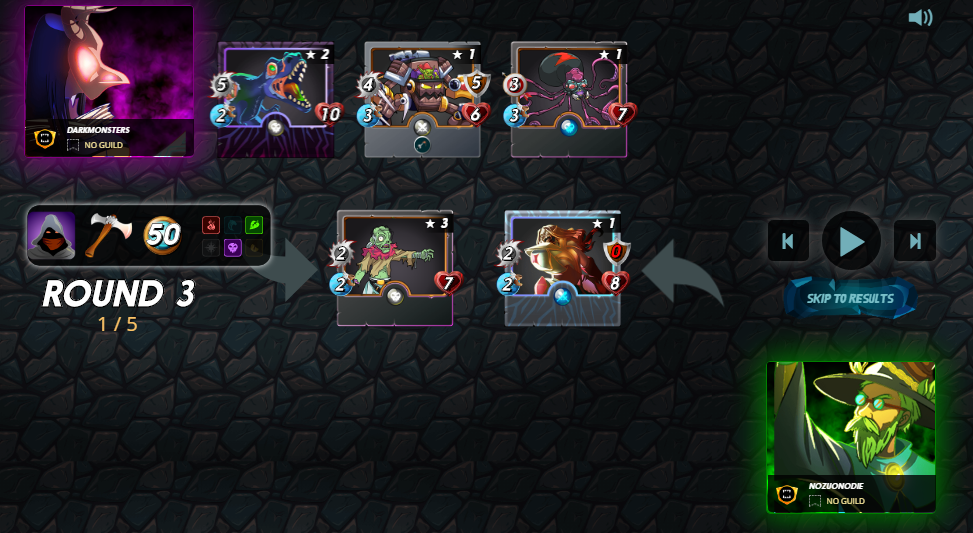The height and width of the screenshot is (533, 973).
Task: Skip to Results
Action: (x=850, y=298)
